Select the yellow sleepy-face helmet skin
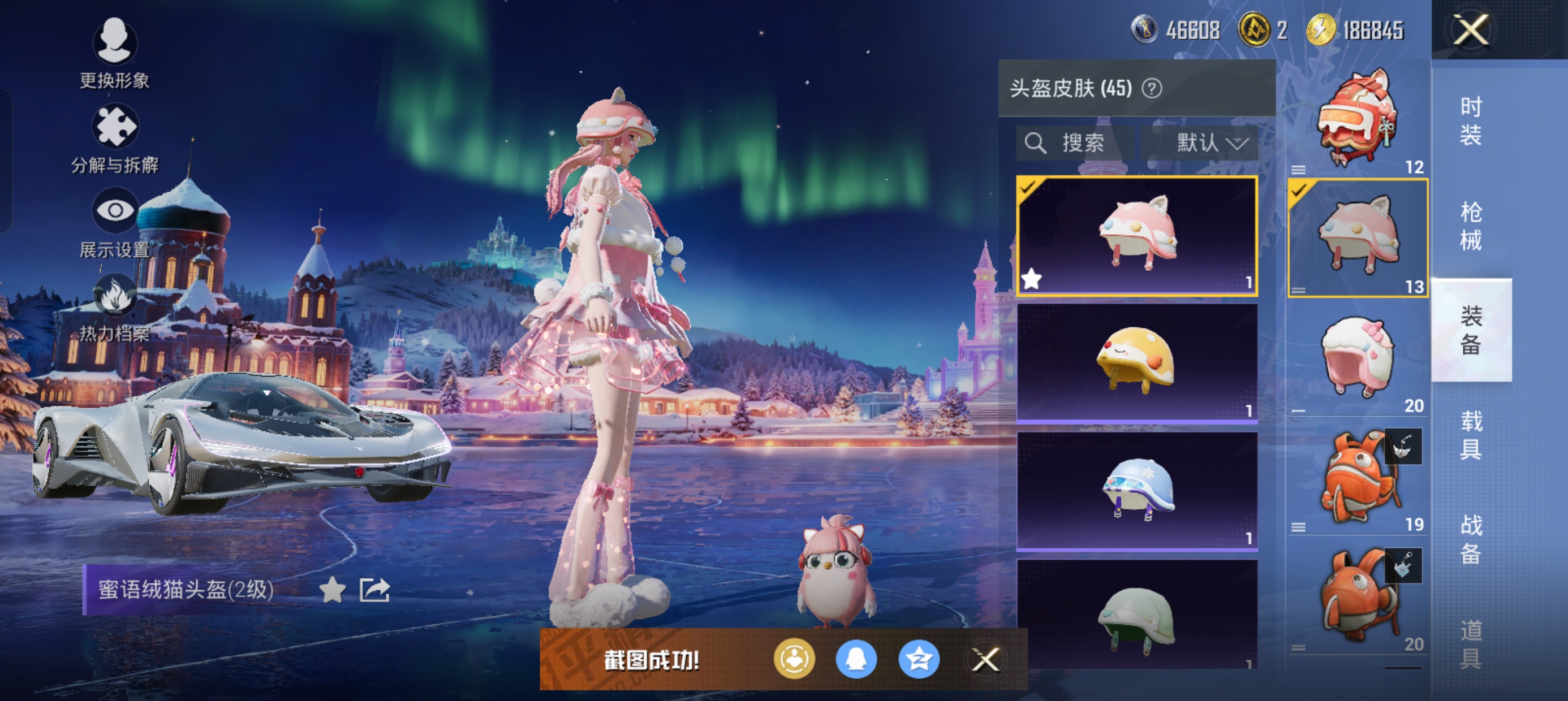The image size is (1568, 701). (1136, 362)
